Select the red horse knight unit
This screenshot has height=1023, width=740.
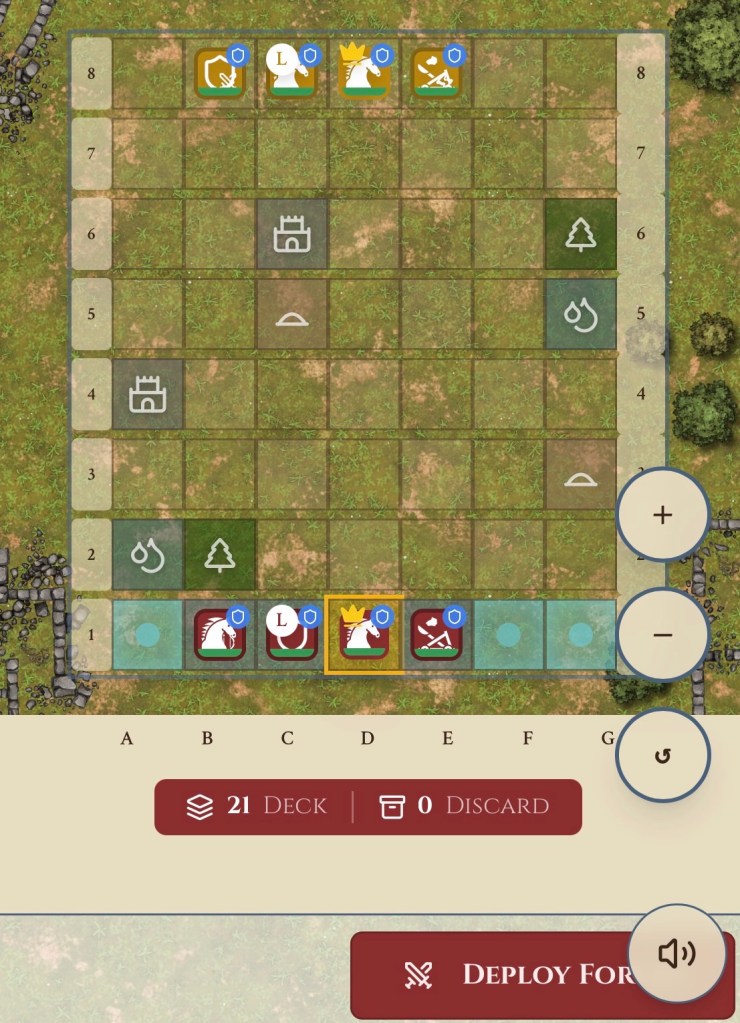pyautogui.click(x=220, y=635)
